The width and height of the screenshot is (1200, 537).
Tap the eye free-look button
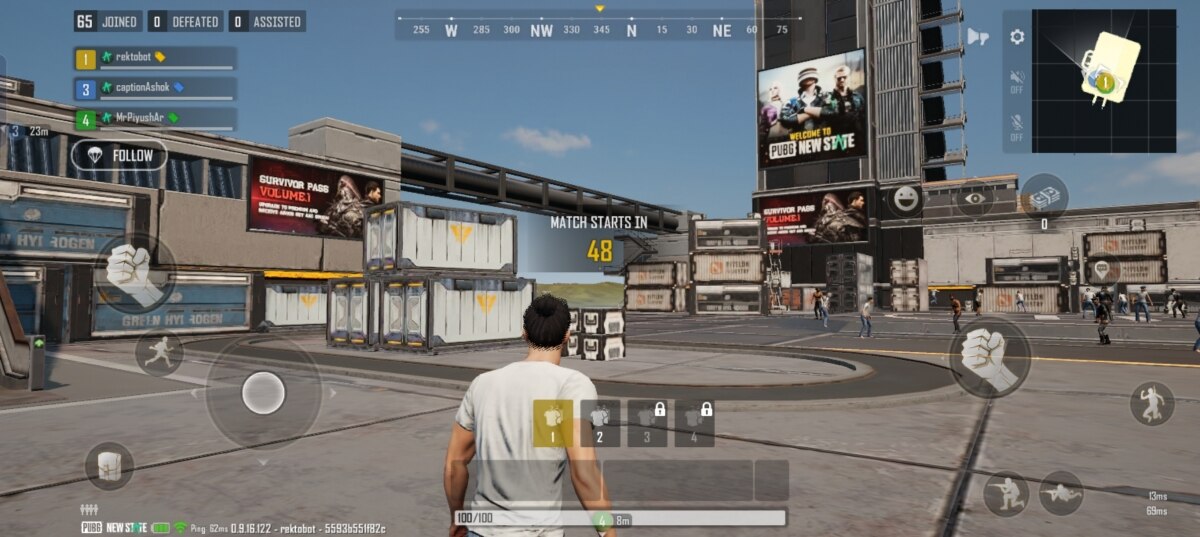click(975, 198)
